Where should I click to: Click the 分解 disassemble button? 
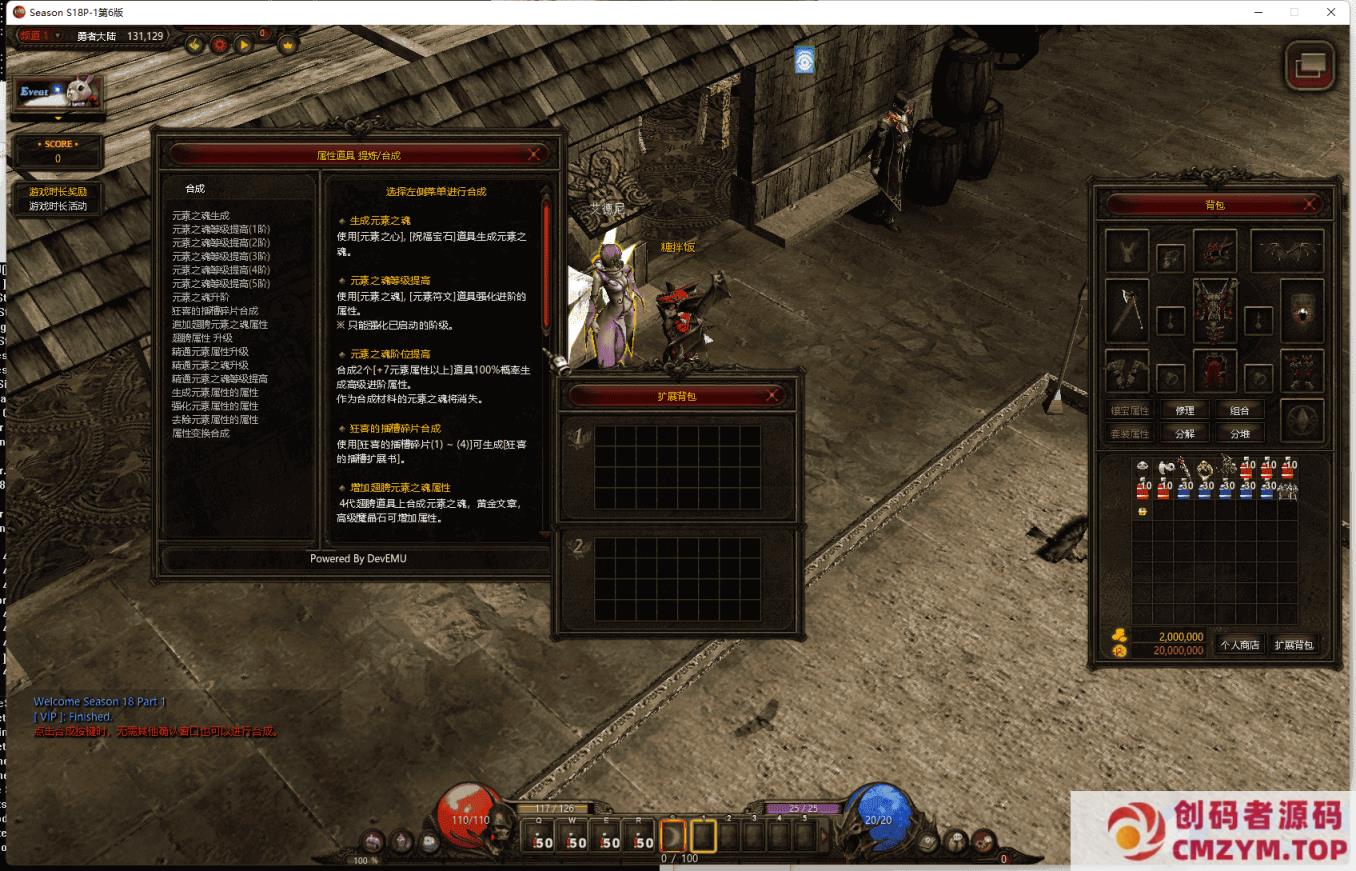click(1185, 434)
